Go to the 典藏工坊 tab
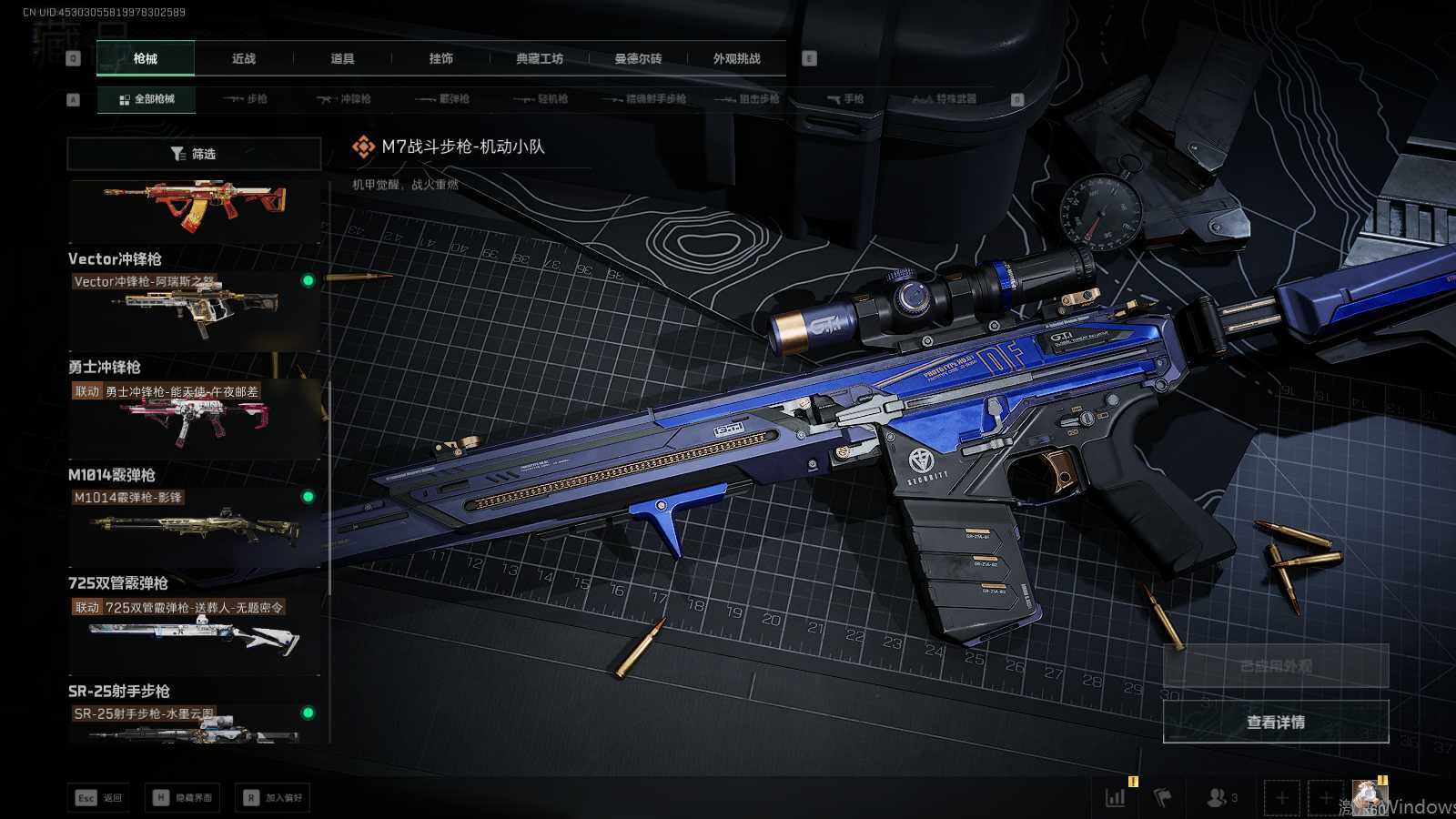Image resolution: width=1456 pixels, height=819 pixels. coord(540,58)
